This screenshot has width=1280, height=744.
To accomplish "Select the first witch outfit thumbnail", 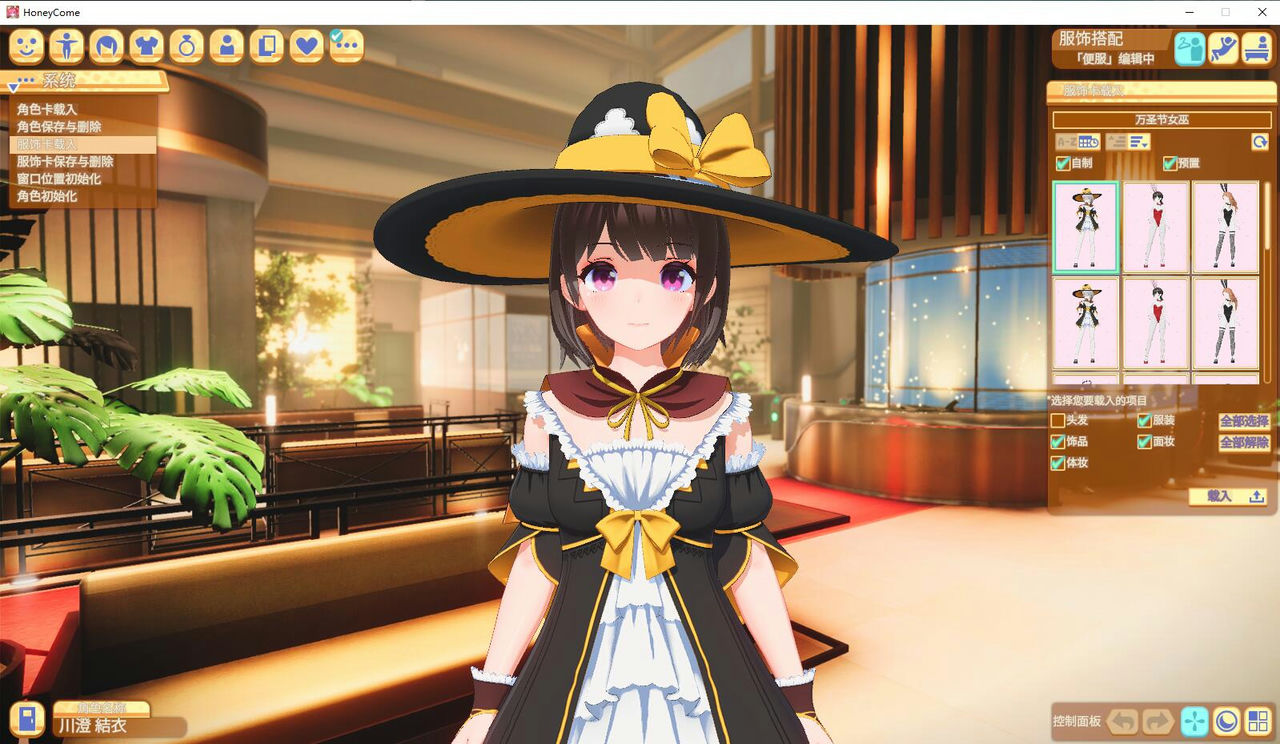I will click(x=1086, y=227).
